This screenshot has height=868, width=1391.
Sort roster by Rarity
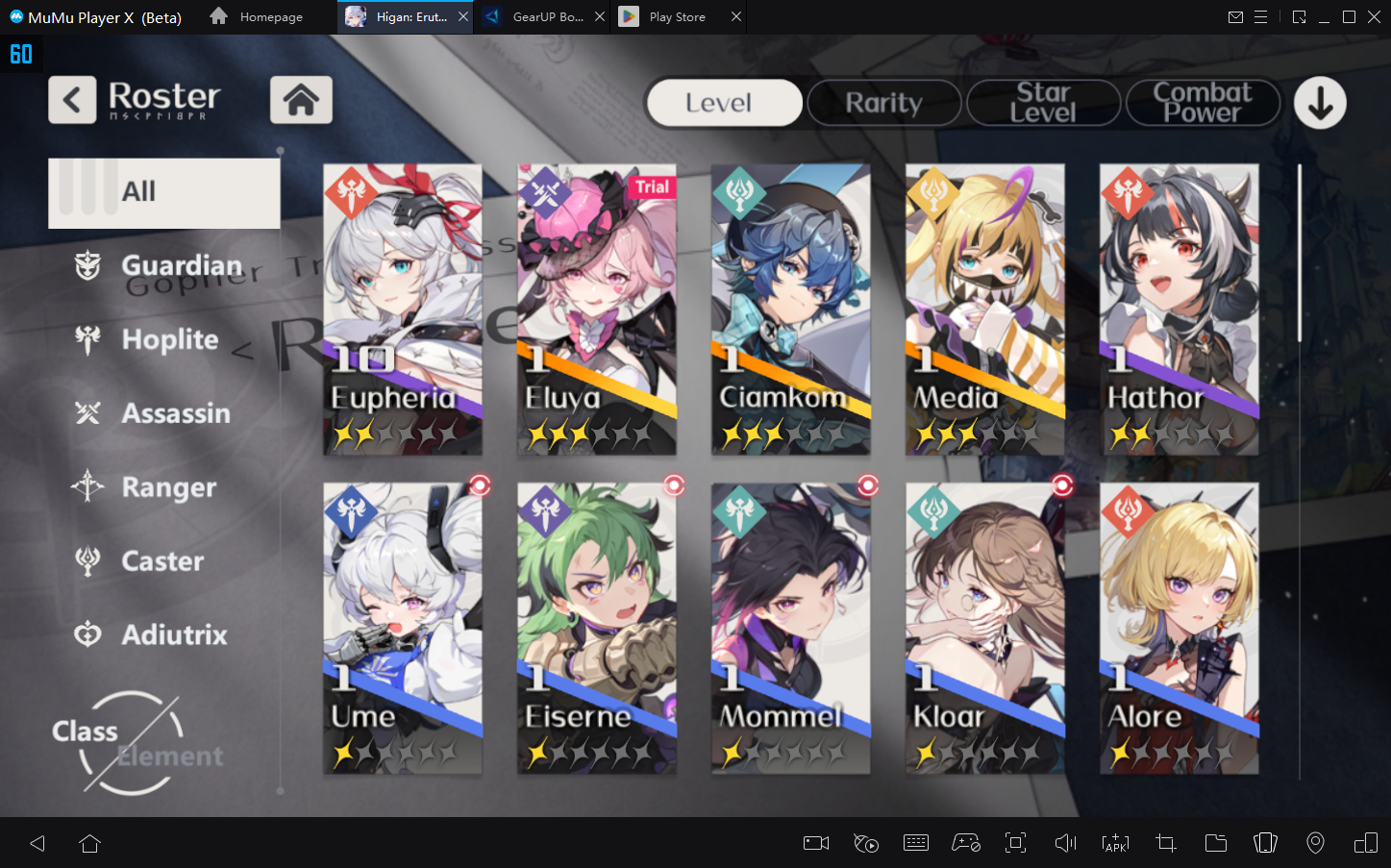[883, 103]
